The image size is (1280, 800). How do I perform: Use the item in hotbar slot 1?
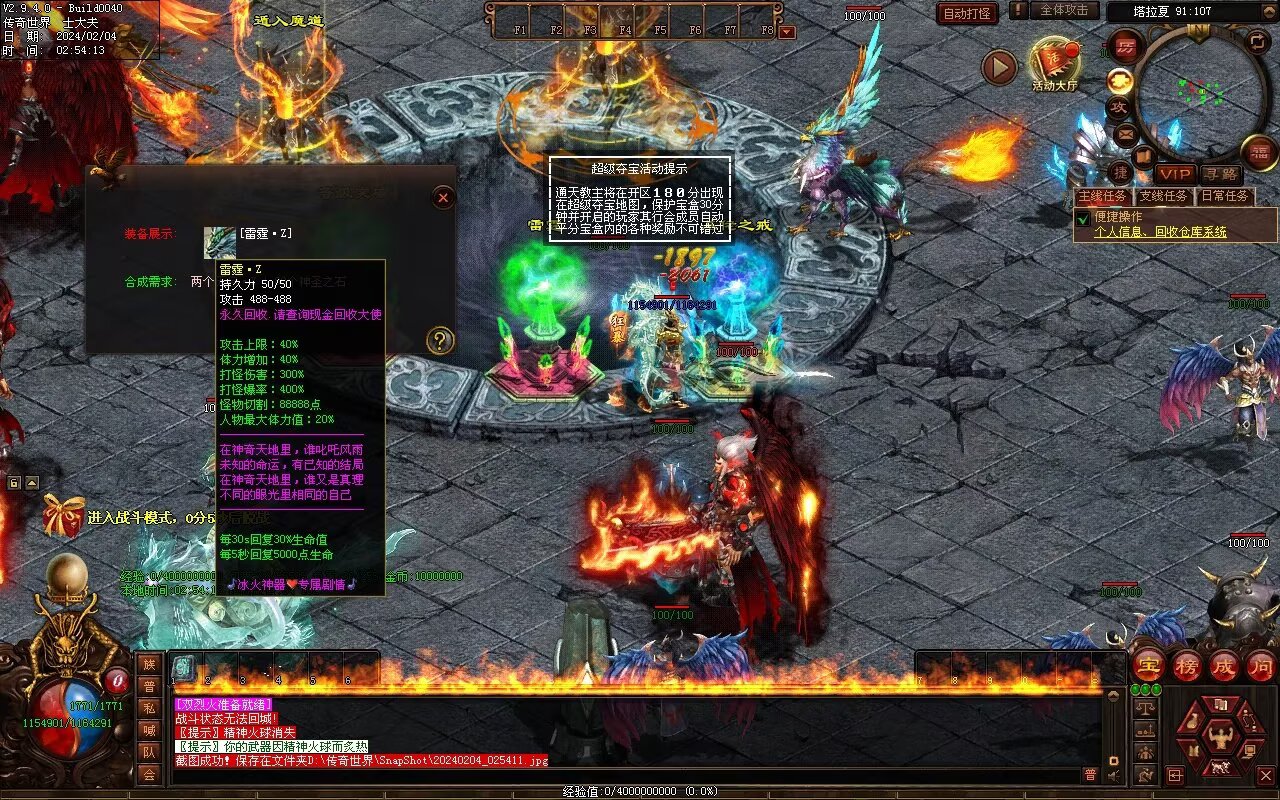[185, 668]
